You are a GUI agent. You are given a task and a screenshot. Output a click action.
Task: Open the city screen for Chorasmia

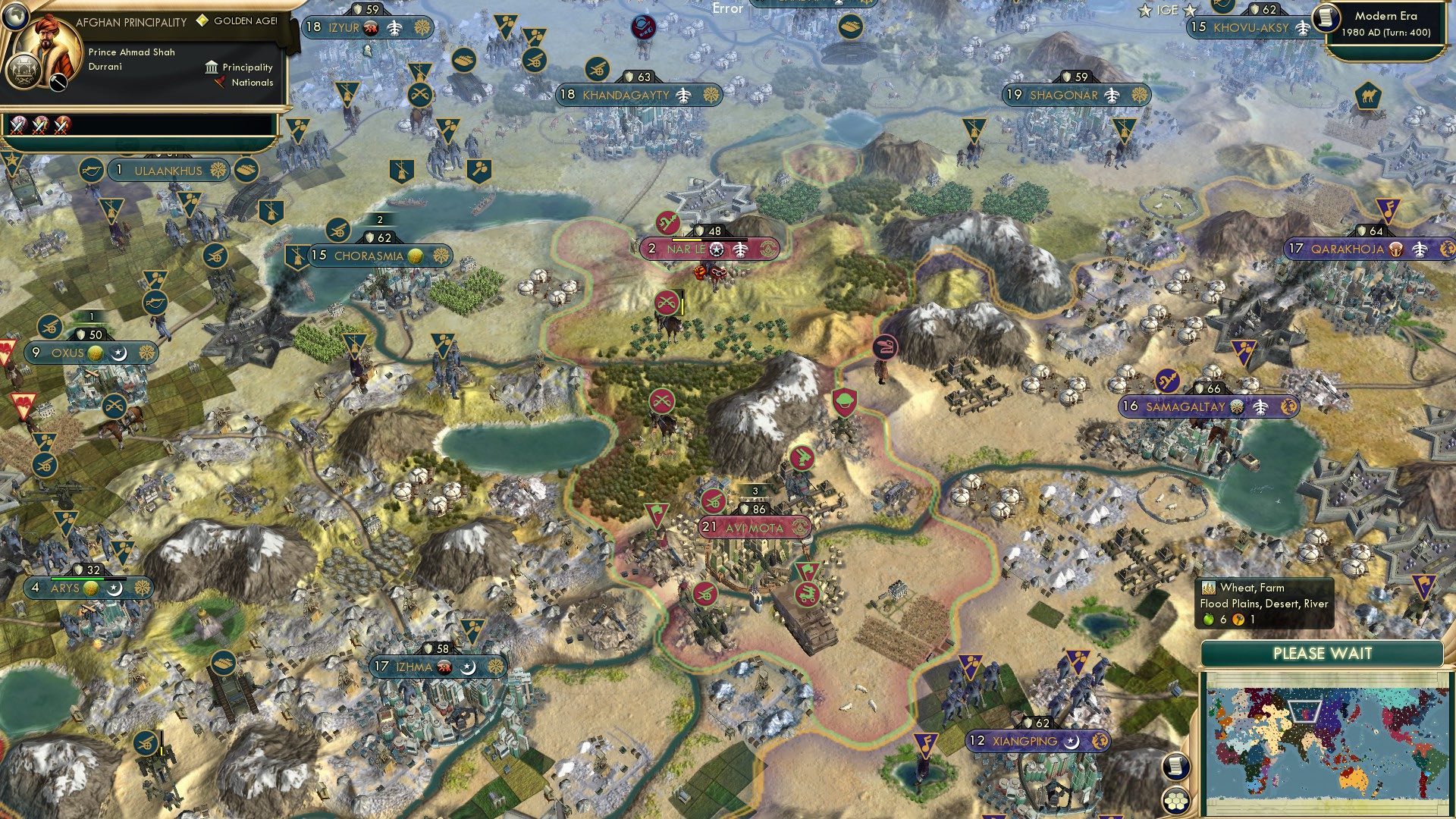coord(371,256)
